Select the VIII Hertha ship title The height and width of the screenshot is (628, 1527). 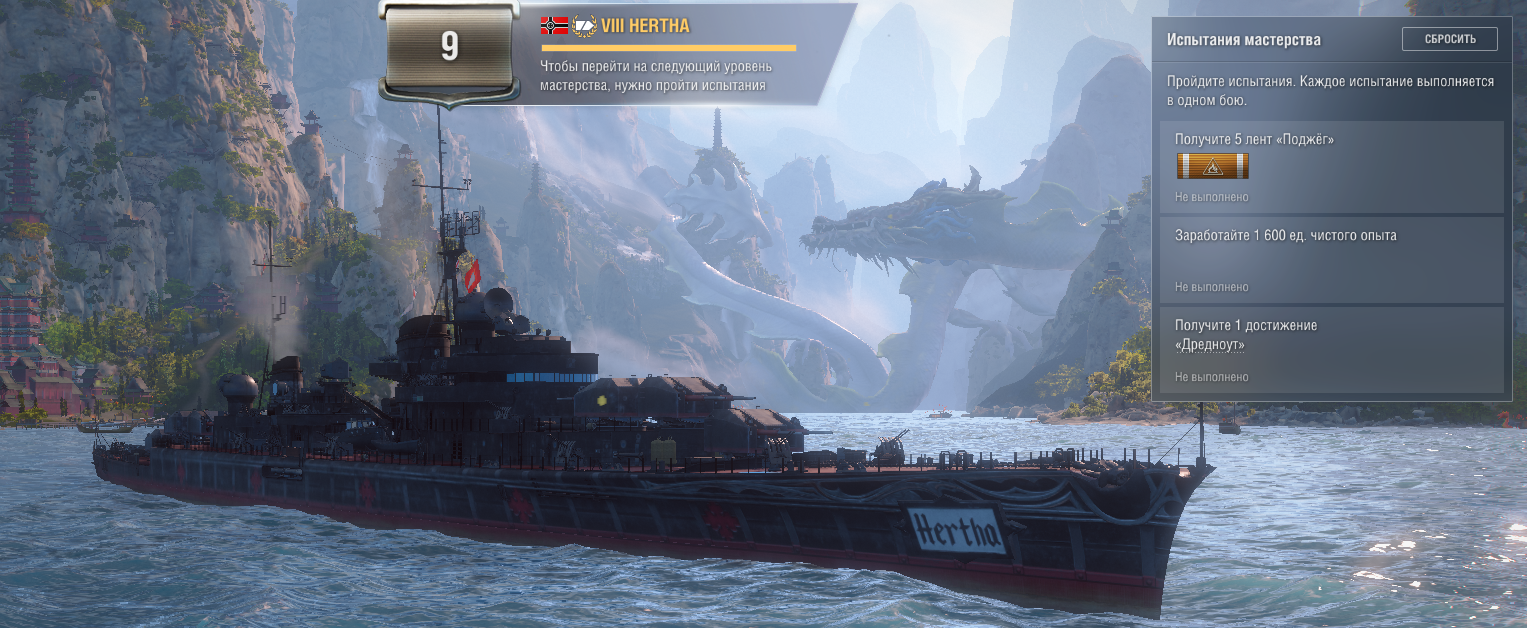[x=645, y=26]
